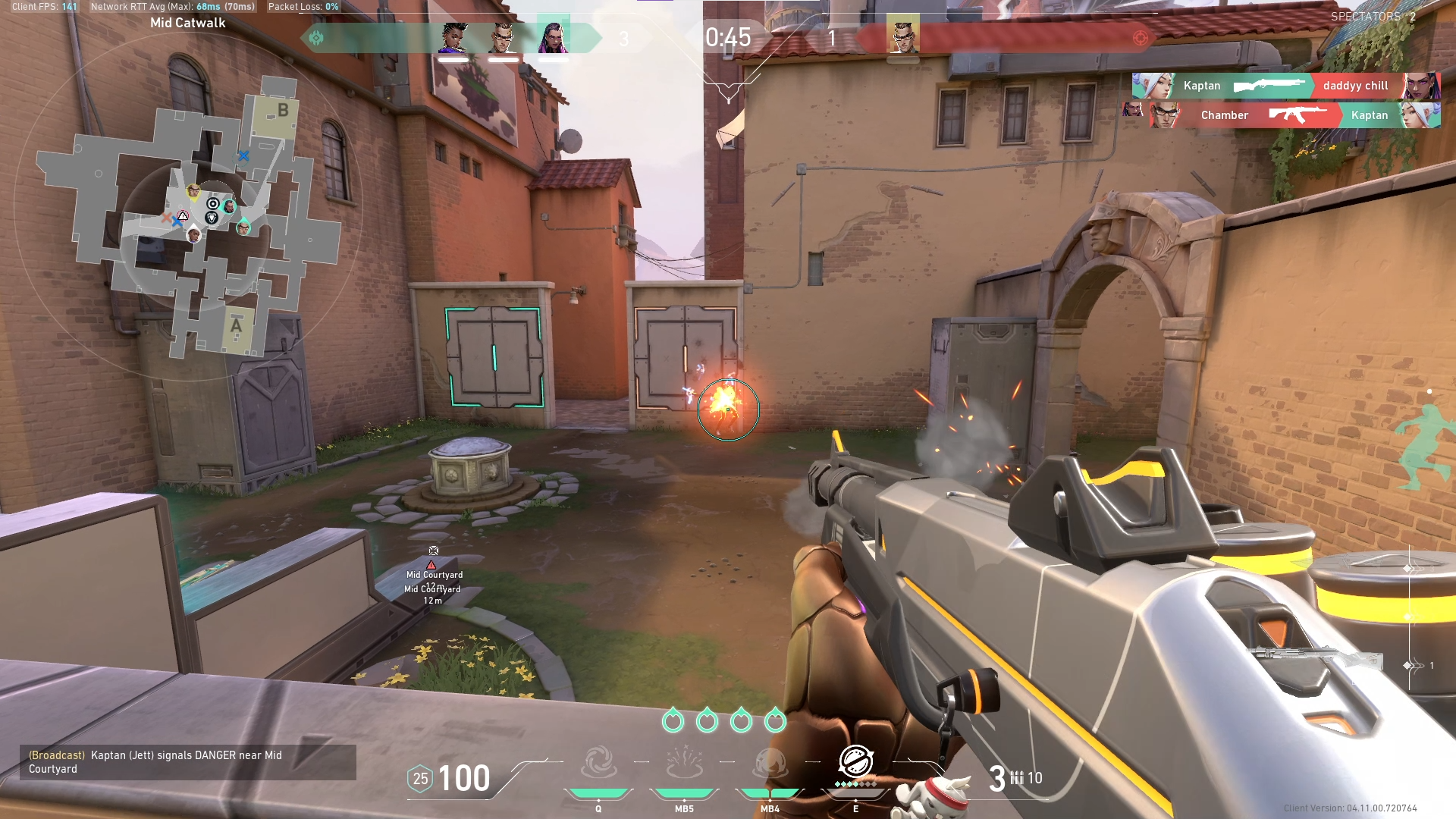This screenshot has height=819, width=1456.
Task: Select the shotgun in the weapon list
Action: 1316,657
